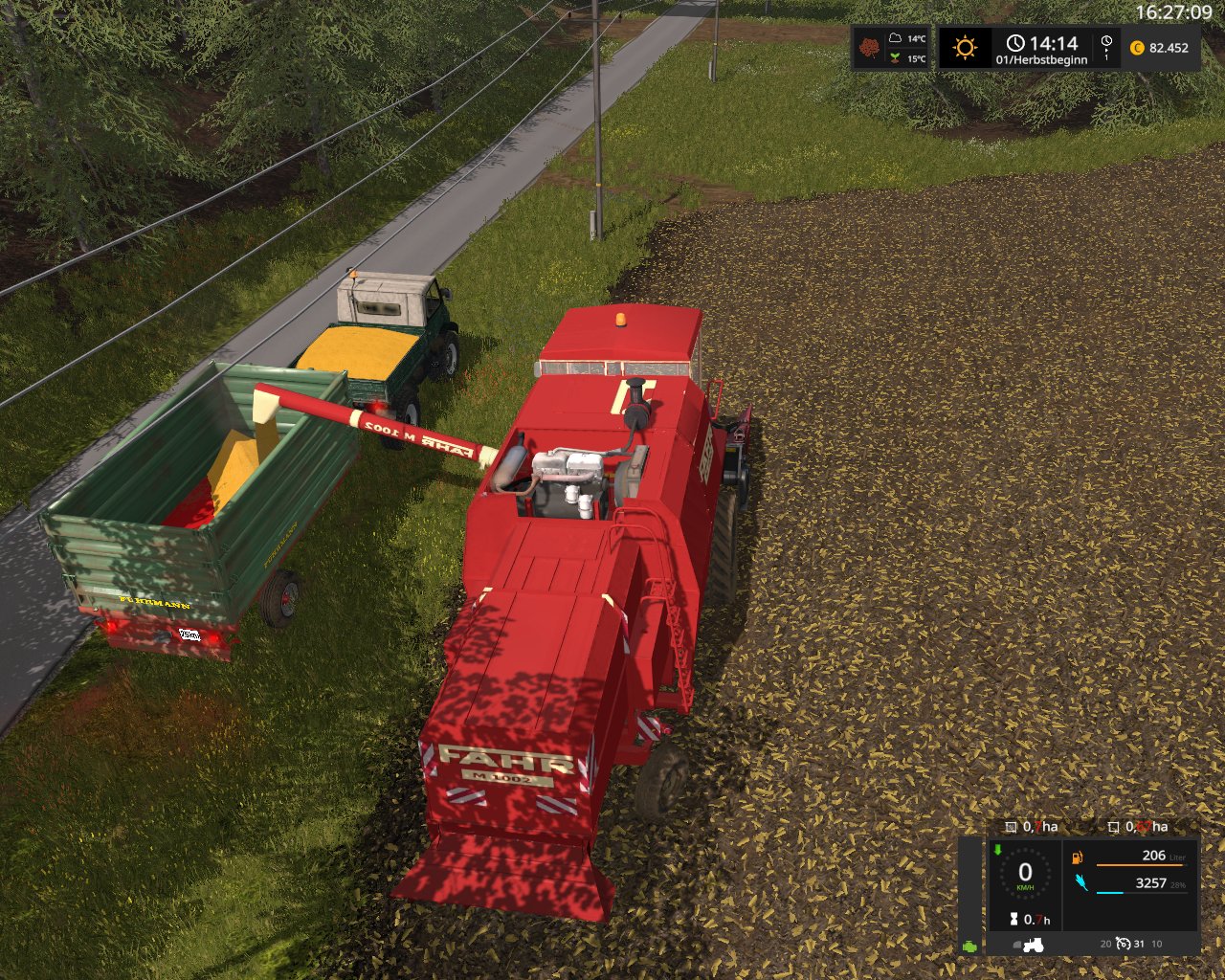The height and width of the screenshot is (980, 1225).
Task: Click the blue grain tank icon
Action: click(x=1080, y=882)
